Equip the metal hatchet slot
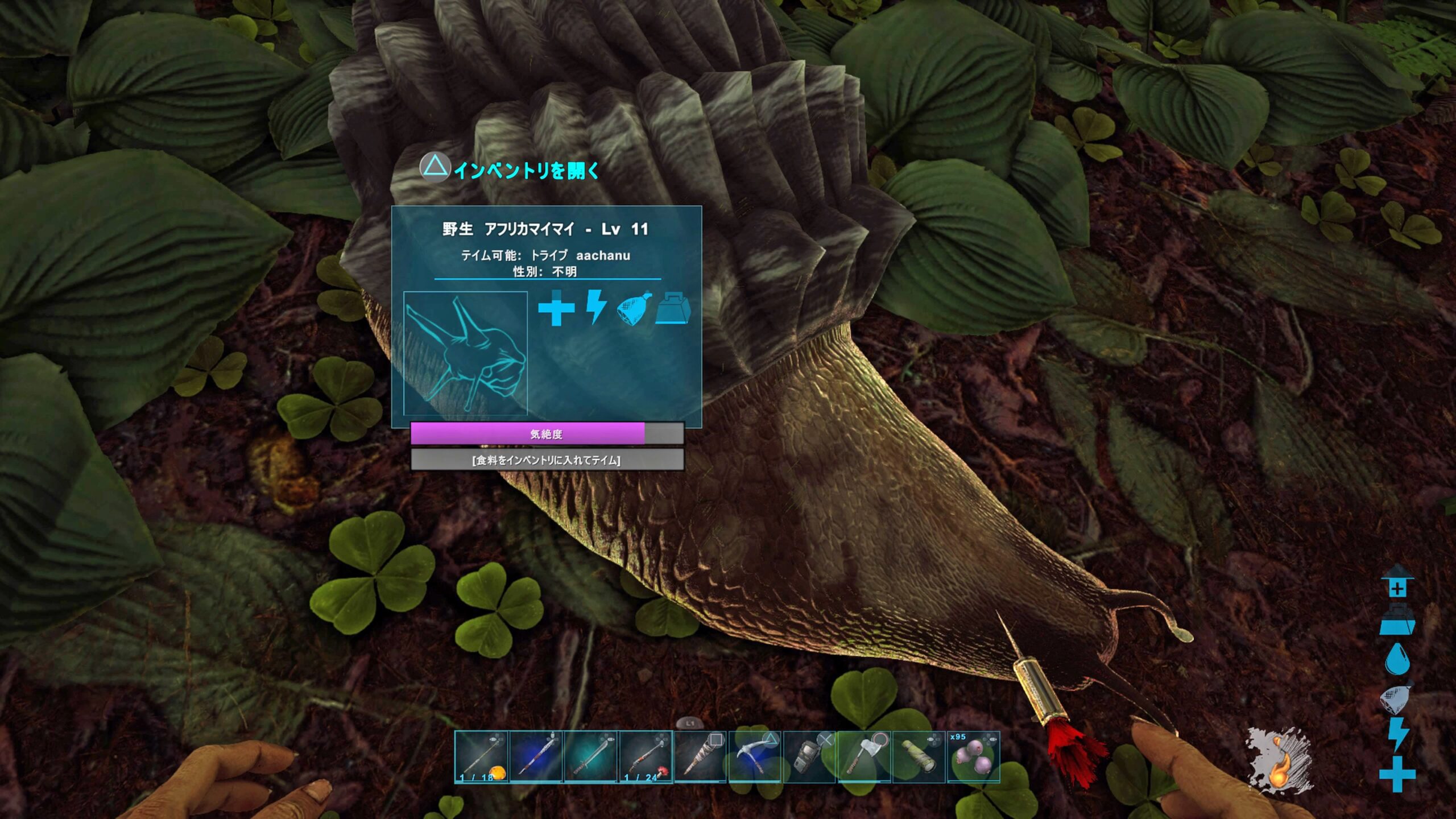The image size is (1456, 819). pyautogui.click(x=864, y=757)
